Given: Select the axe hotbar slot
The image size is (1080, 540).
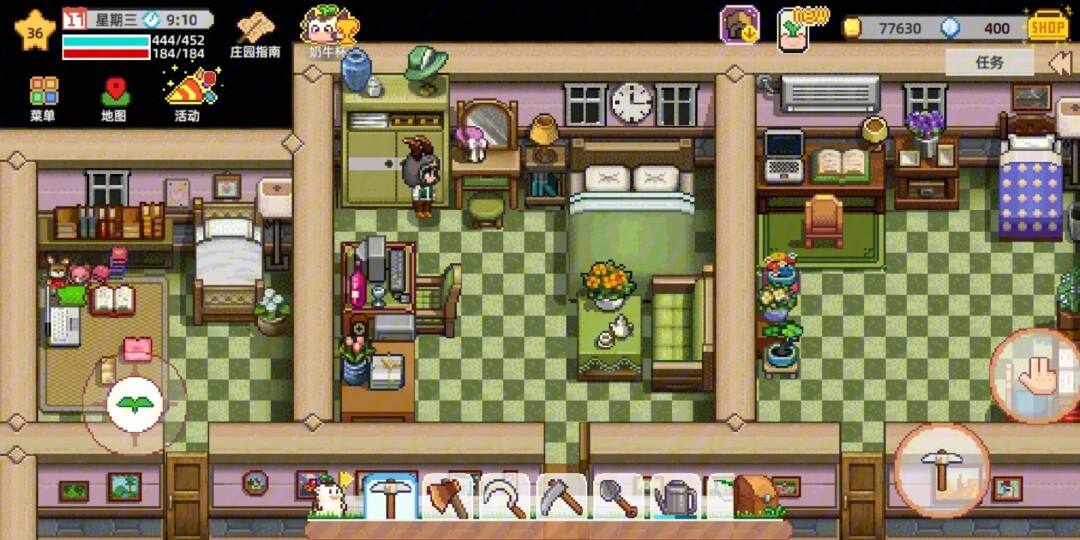Looking at the screenshot, I should (x=446, y=495).
